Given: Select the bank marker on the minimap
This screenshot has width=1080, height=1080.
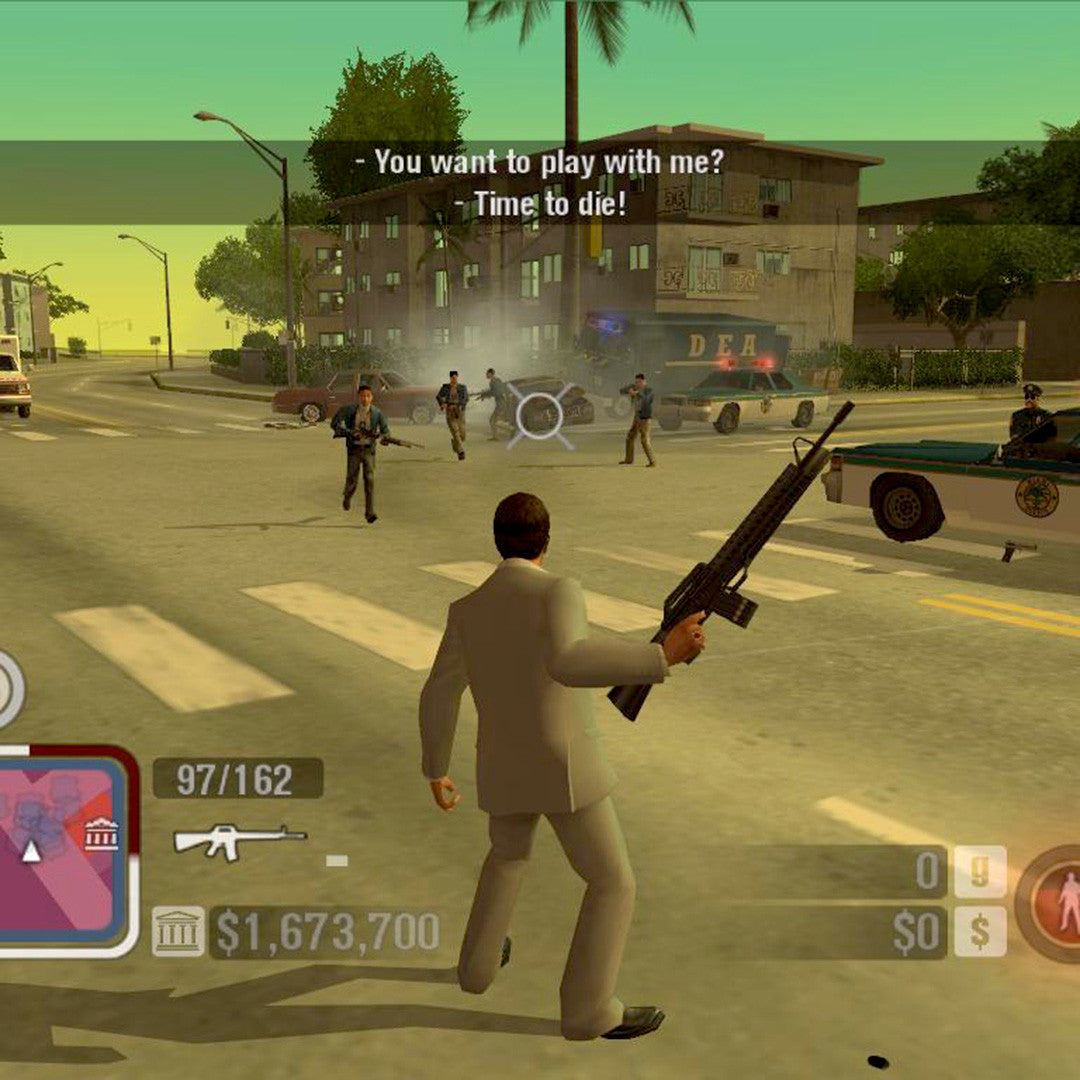Looking at the screenshot, I should click(101, 834).
